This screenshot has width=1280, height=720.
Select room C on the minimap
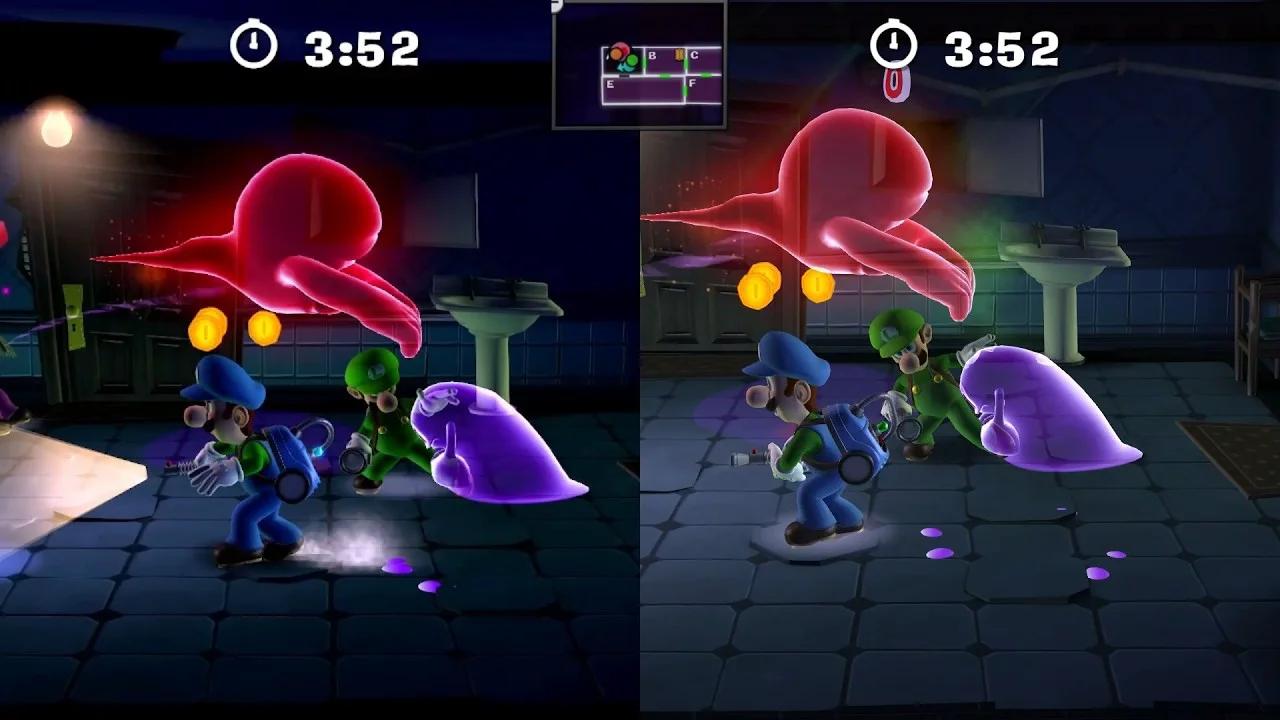click(696, 55)
